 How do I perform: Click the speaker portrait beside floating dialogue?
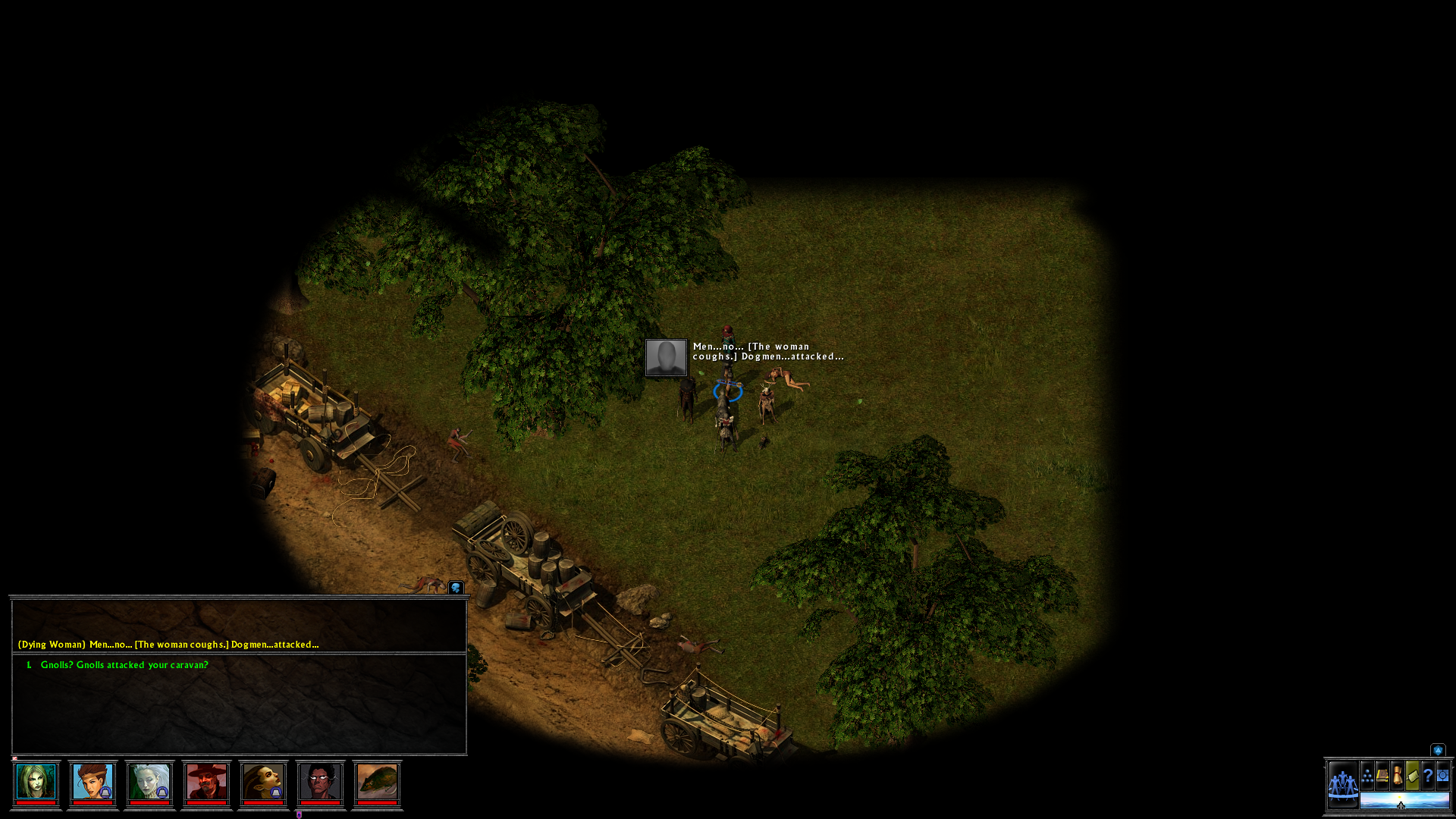coord(666,357)
